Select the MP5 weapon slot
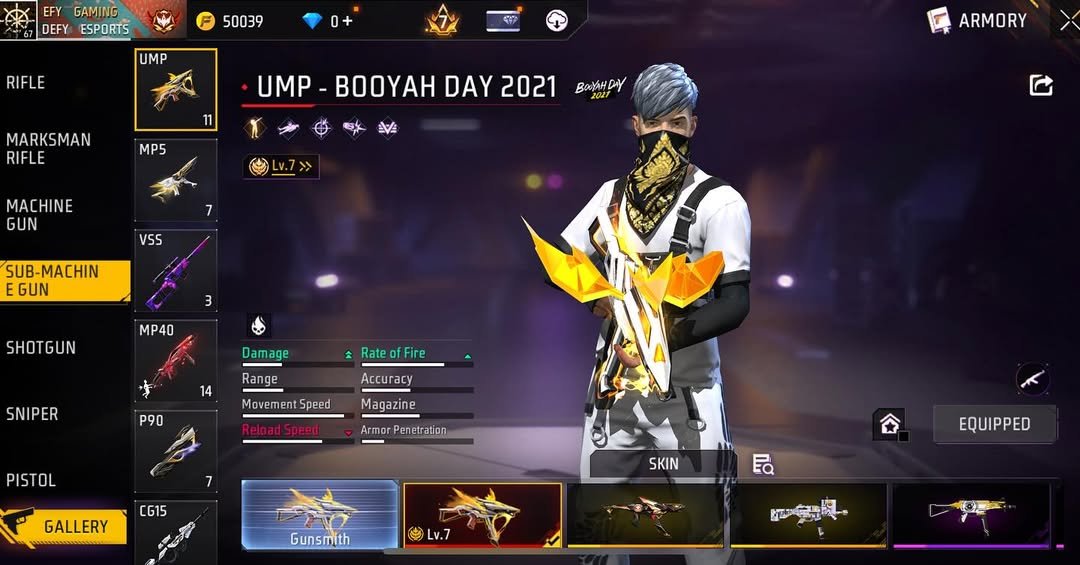The height and width of the screenshot is (565, 1080). [176, 180]
